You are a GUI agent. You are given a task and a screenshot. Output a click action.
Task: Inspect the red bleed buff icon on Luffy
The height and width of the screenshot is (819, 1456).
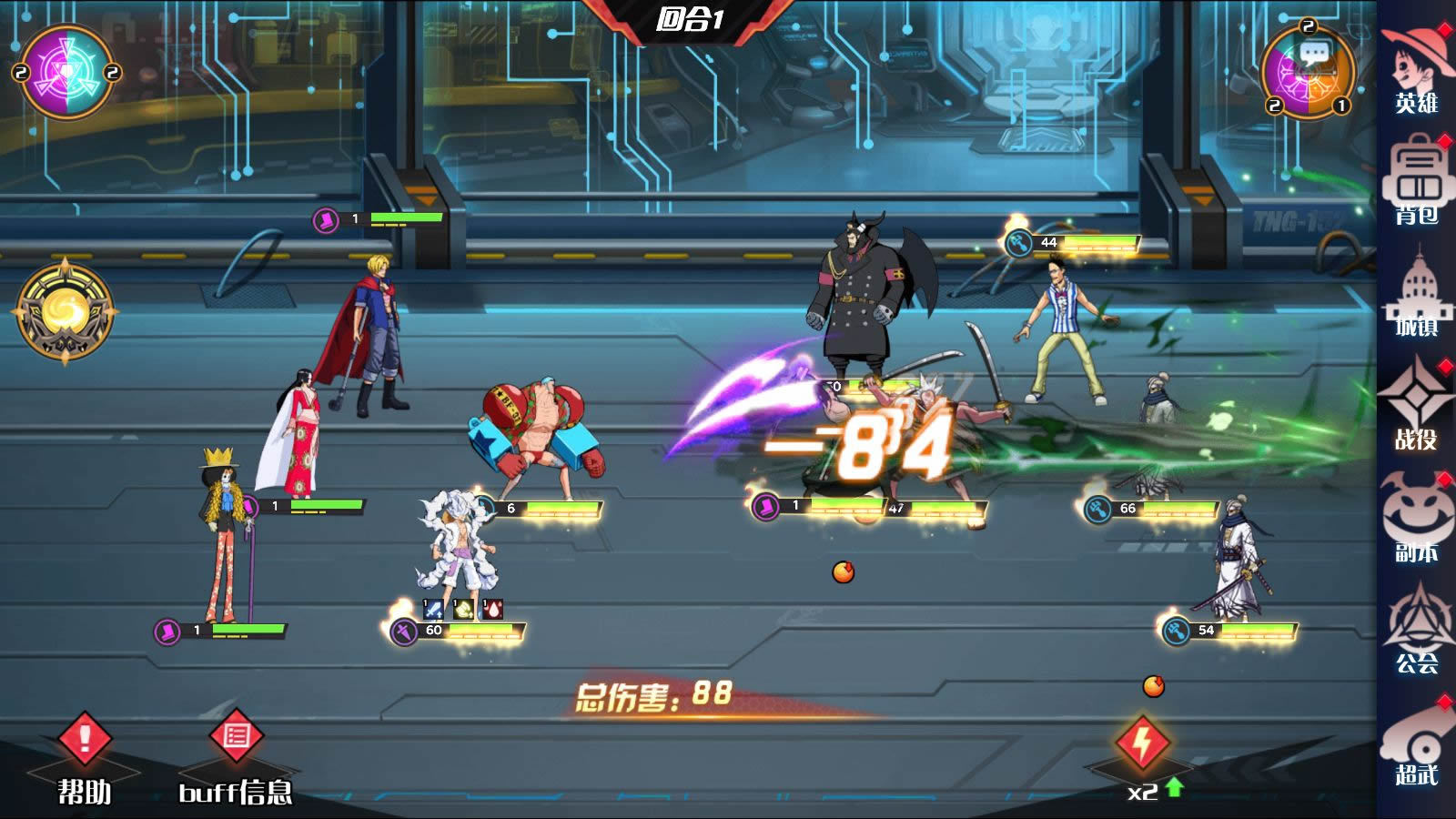[492, 608]
